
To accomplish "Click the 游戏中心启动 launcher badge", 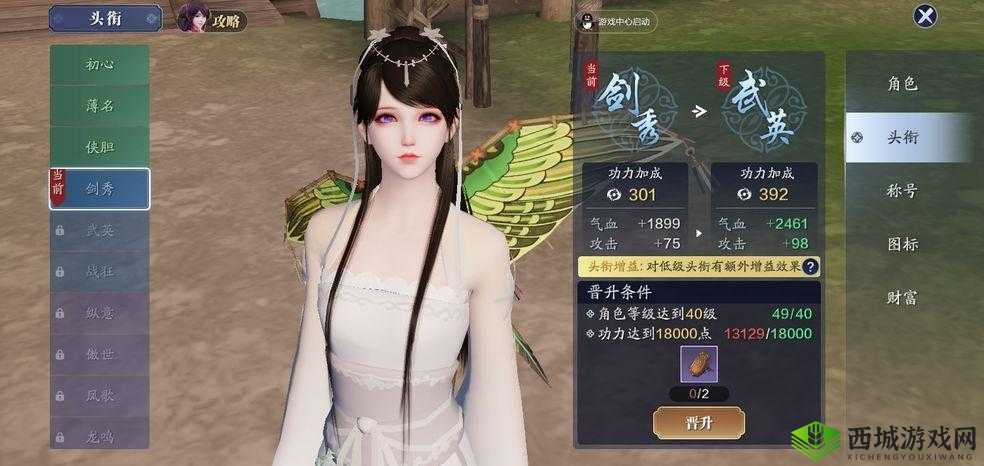I will coord(614,20).
